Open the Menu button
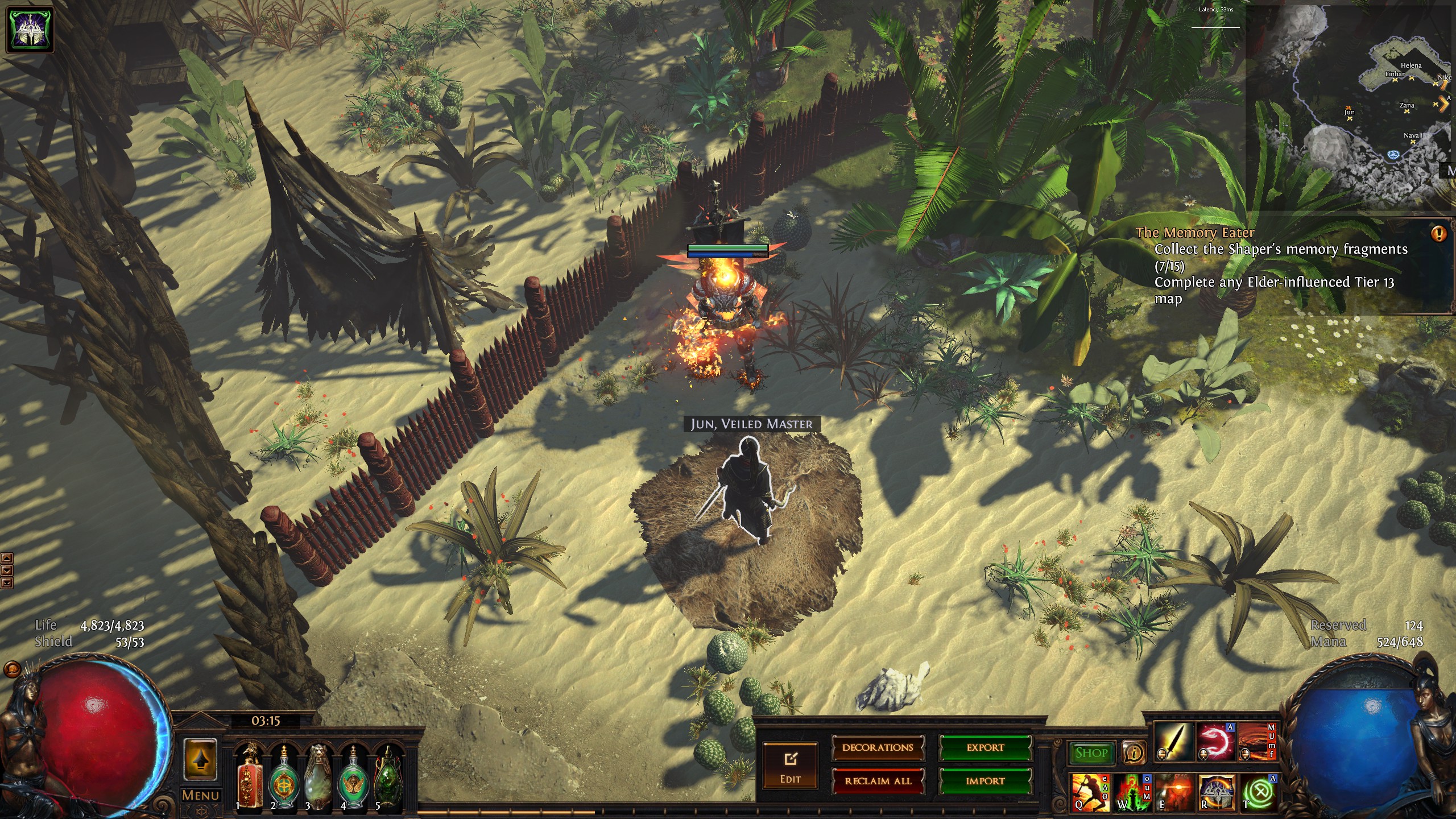The width and height of the screenshot is (1456, 819). pyautogui.click(x=200, y=795)
